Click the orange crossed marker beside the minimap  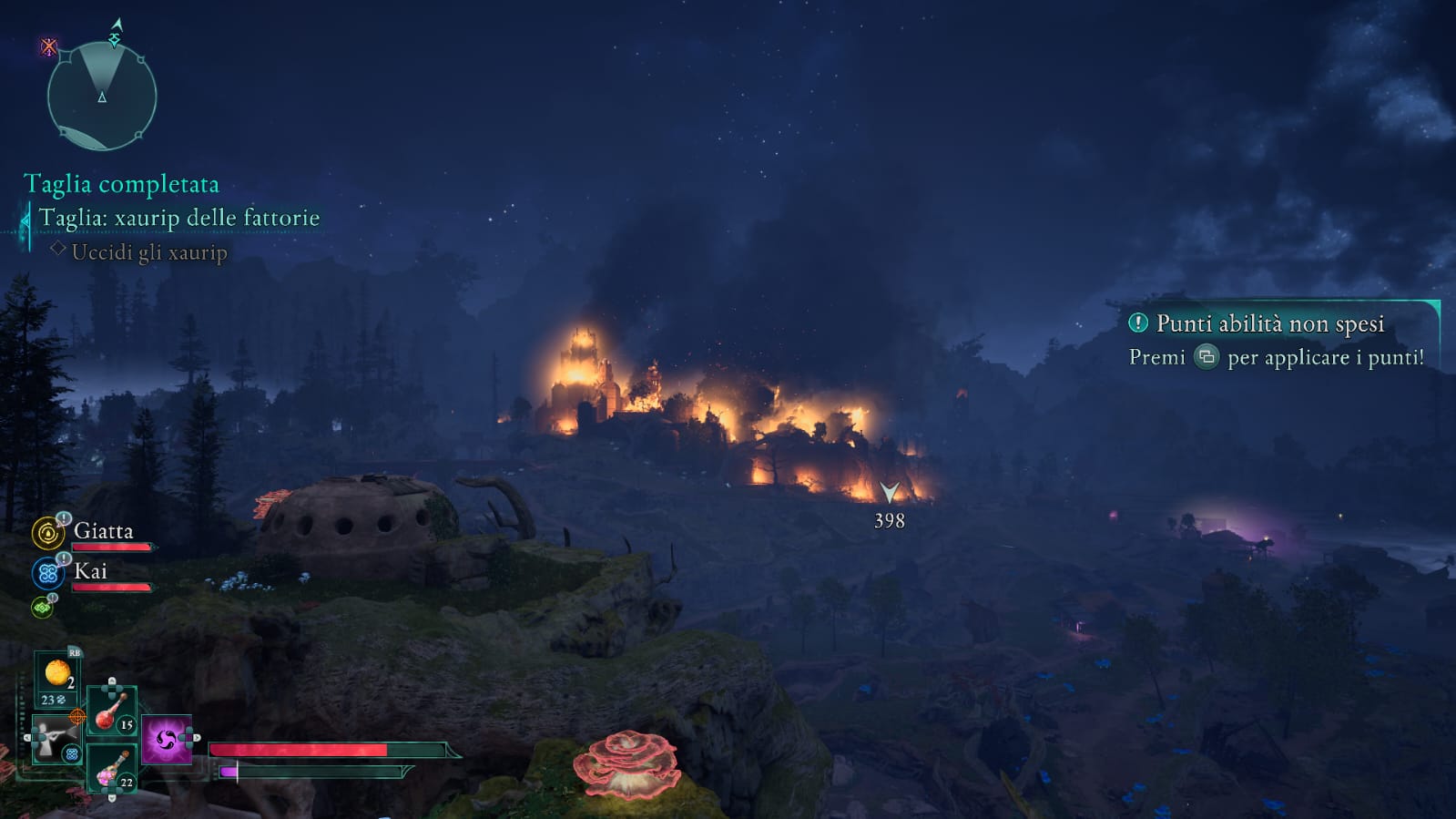tap(48, 46)
